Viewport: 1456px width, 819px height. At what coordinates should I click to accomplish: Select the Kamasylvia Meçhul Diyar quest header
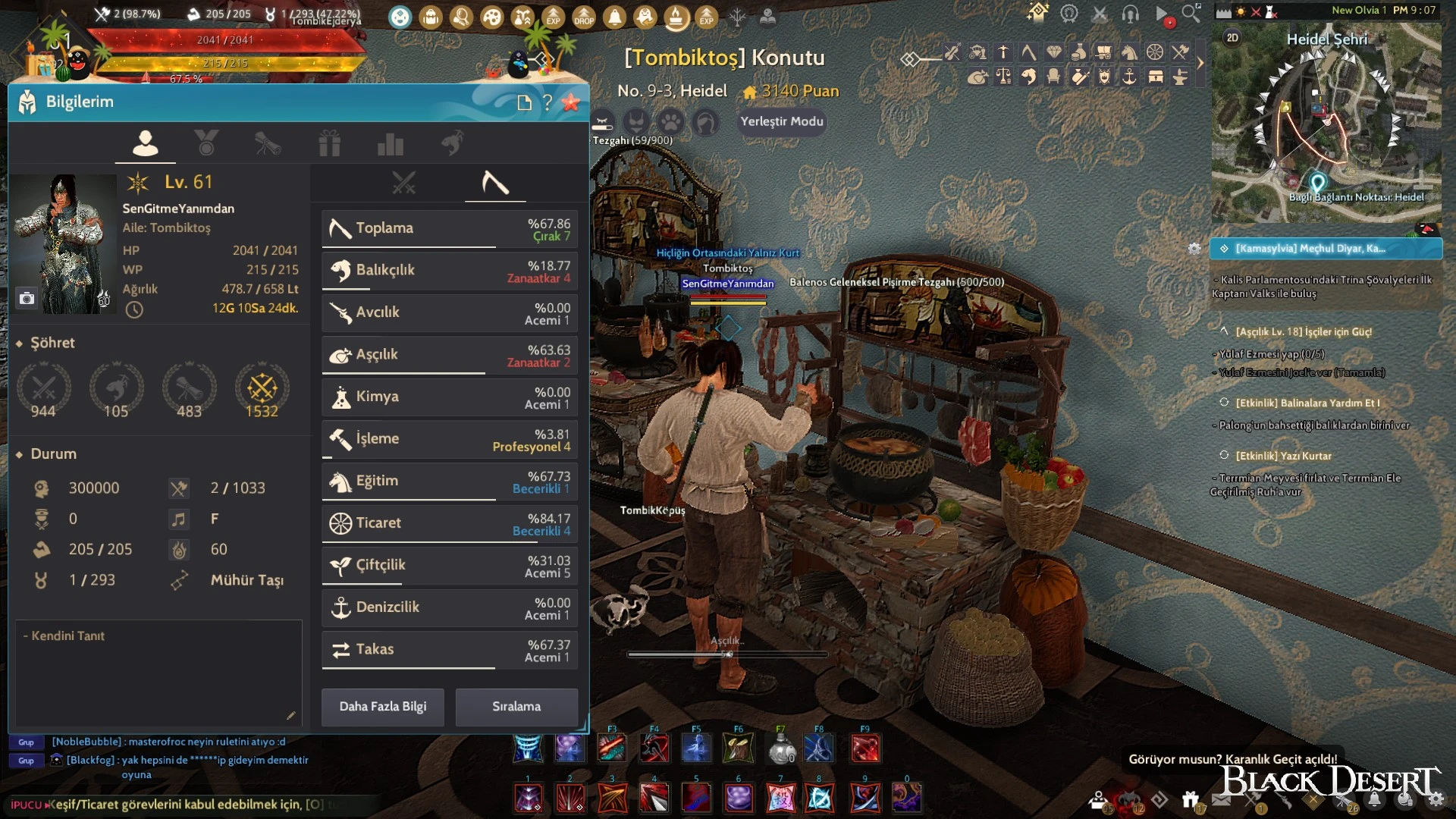pyautogui.click(x=1326, y=249)
